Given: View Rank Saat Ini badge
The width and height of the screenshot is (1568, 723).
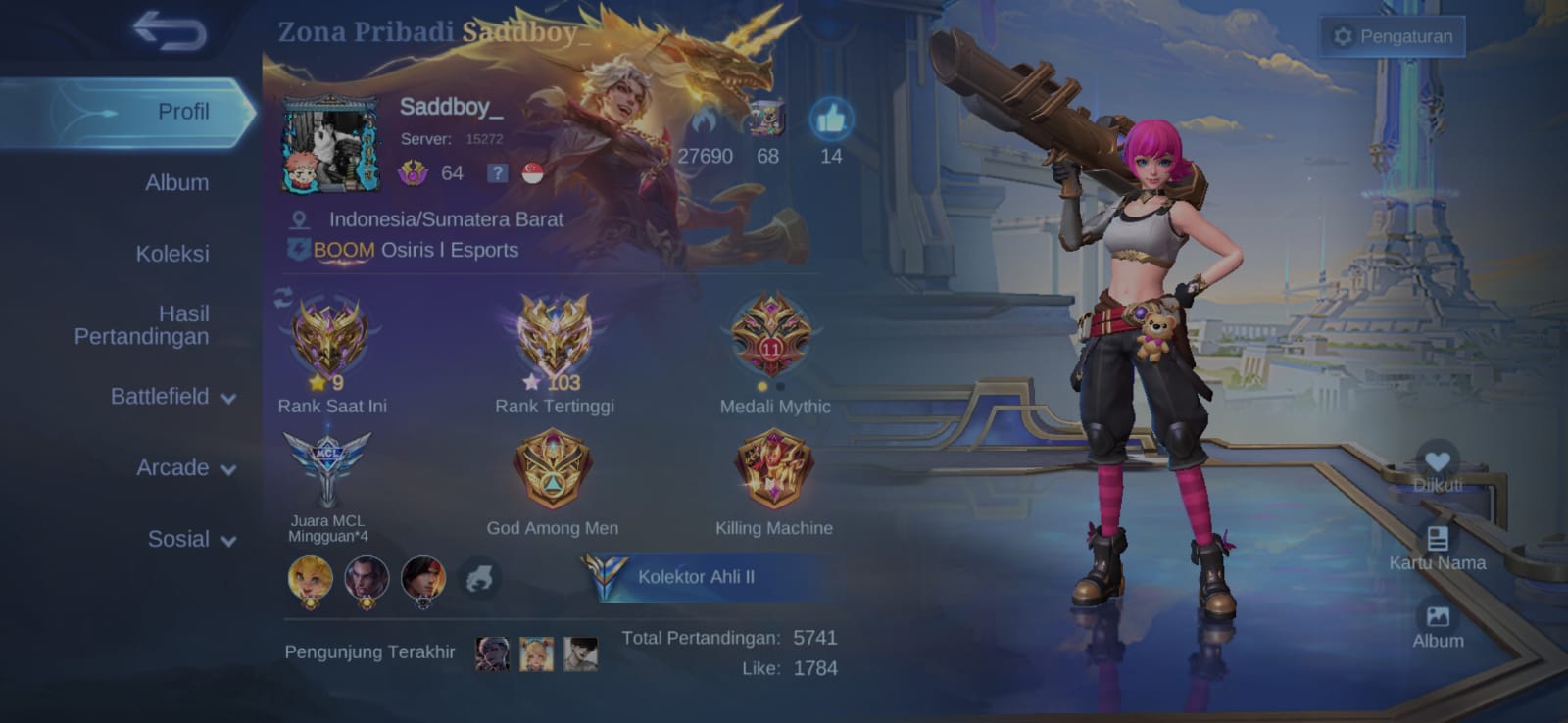Looking at the screenshot, I should (330, 338).
